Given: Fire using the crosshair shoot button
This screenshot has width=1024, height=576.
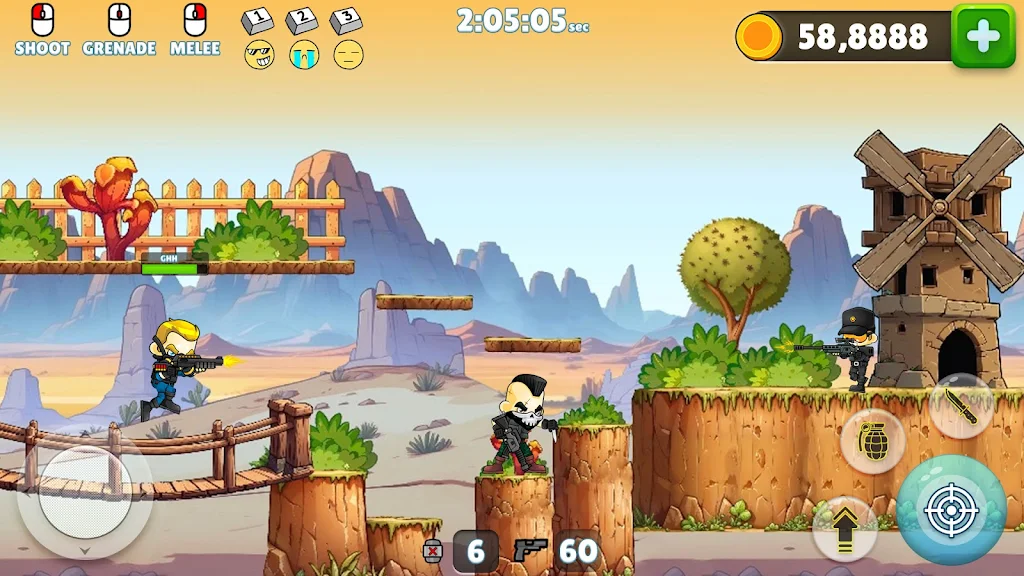Looking at the screenshot, I should (950, 510).
